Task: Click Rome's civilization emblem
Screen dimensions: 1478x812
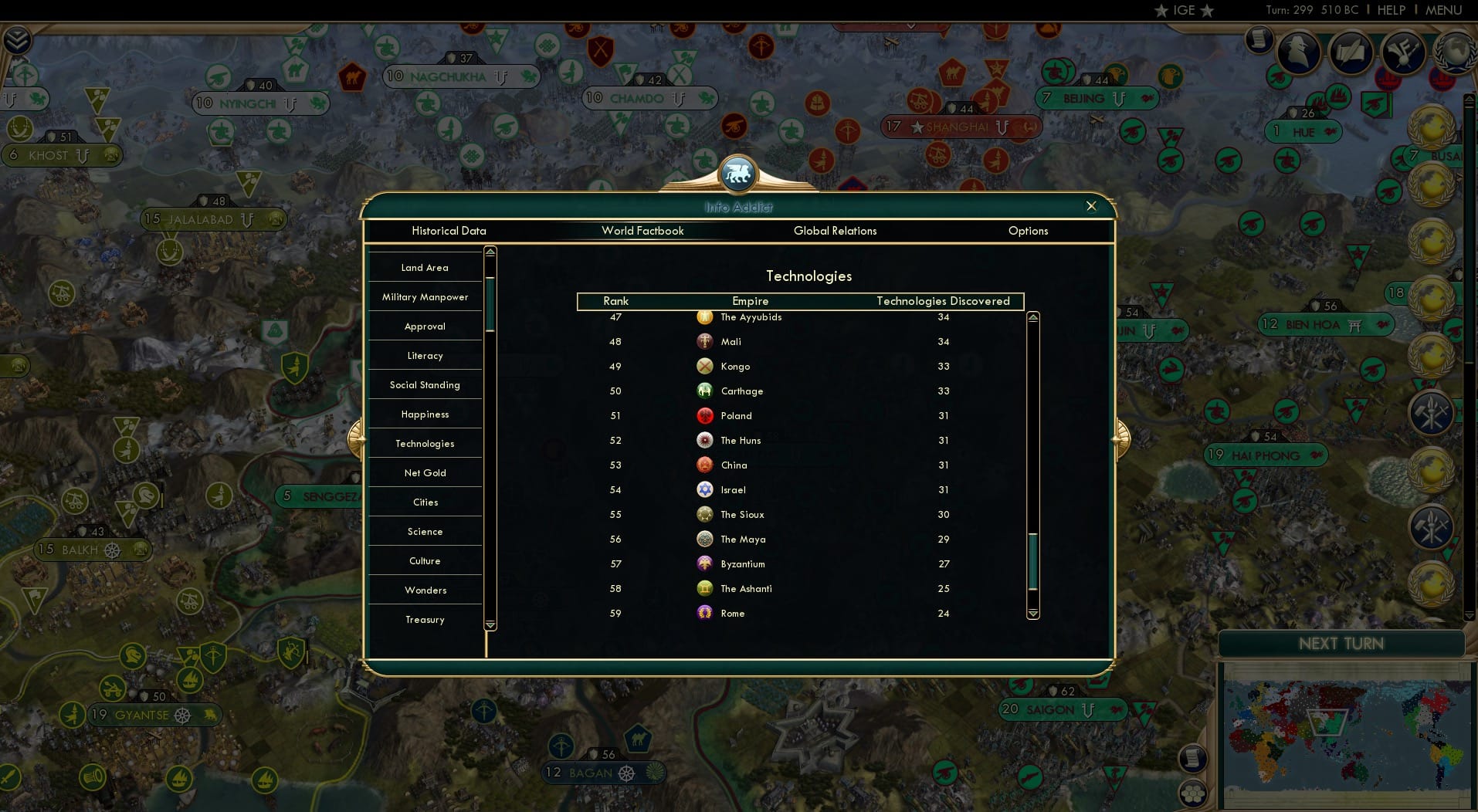Action: tap(705, 613)
